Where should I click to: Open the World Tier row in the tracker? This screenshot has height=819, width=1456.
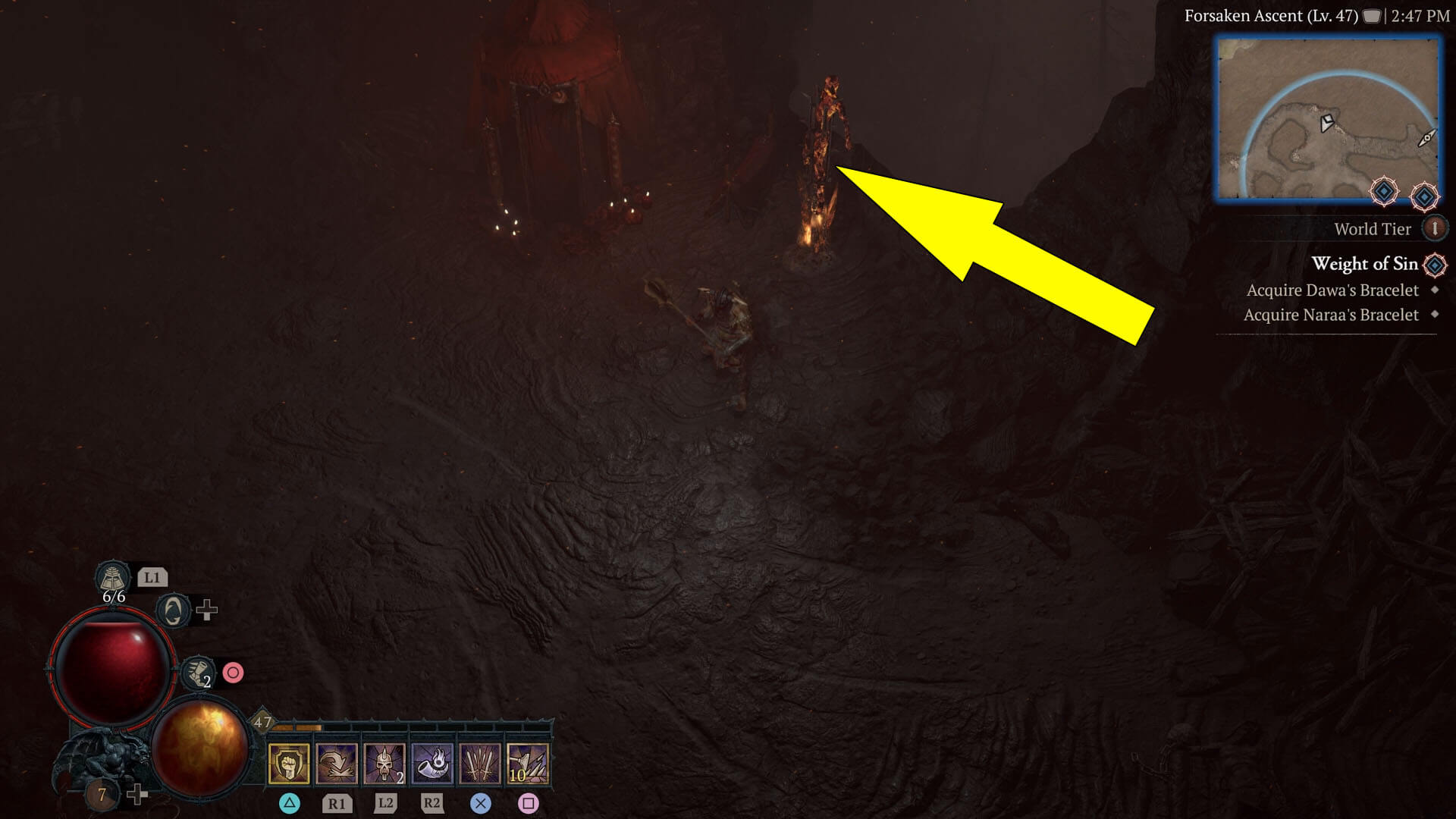click(1373, 230)
